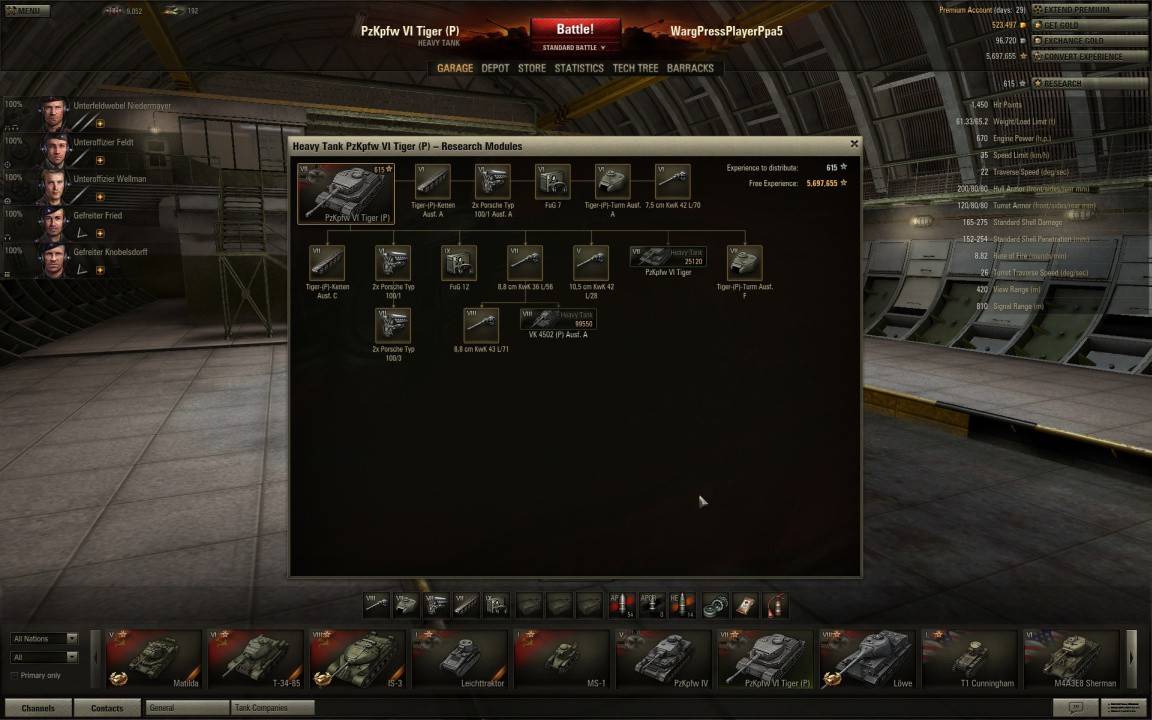Open the Barracks tab
Viewport: 1152px width, 720px height.
(x=690, y=68)
